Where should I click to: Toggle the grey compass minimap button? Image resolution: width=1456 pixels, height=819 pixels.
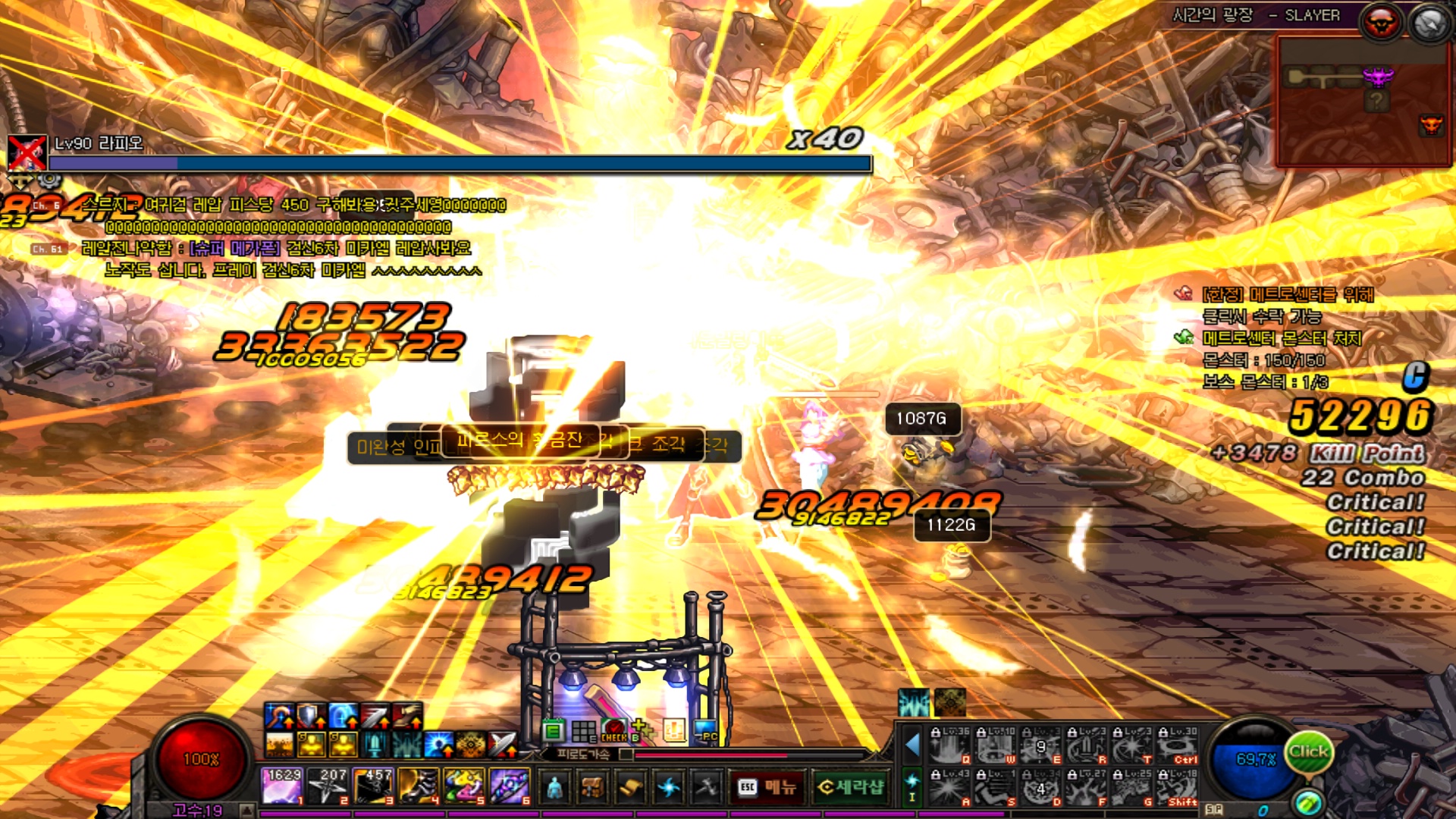1429,23
